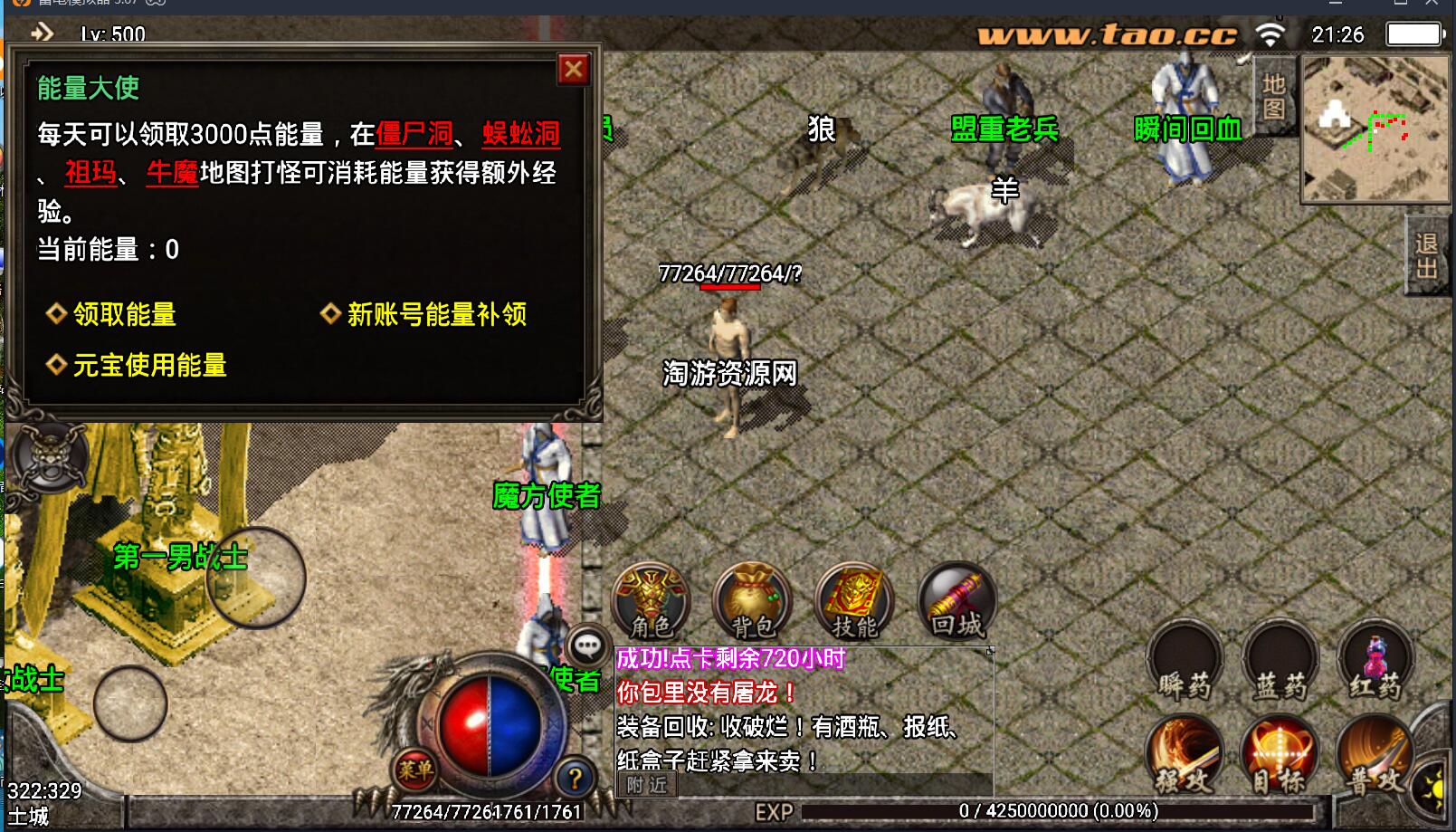This screenshot has width=1456, height=832.
Task: Tap the 退出 exit button
Action: pyautogui.click(x=1427, y=256)
